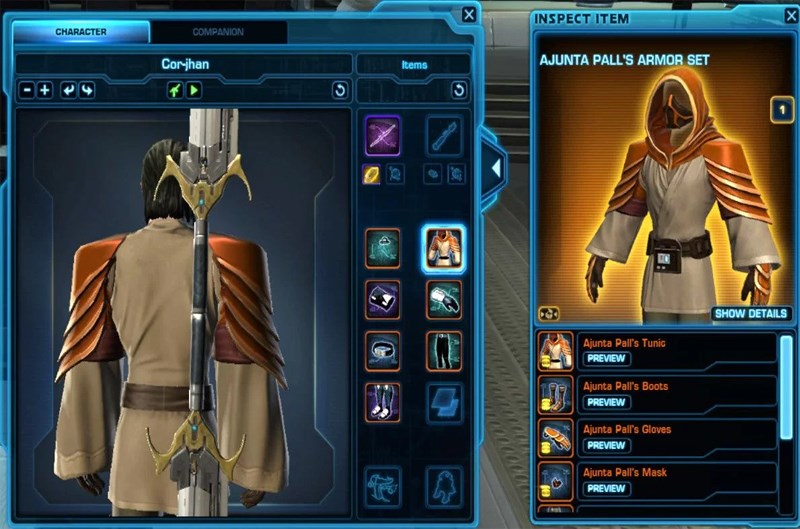Select the purple lightsaber weapon slot
Image resolution: width=800 pixels, height=529 pixels.
tap(382, 134)
